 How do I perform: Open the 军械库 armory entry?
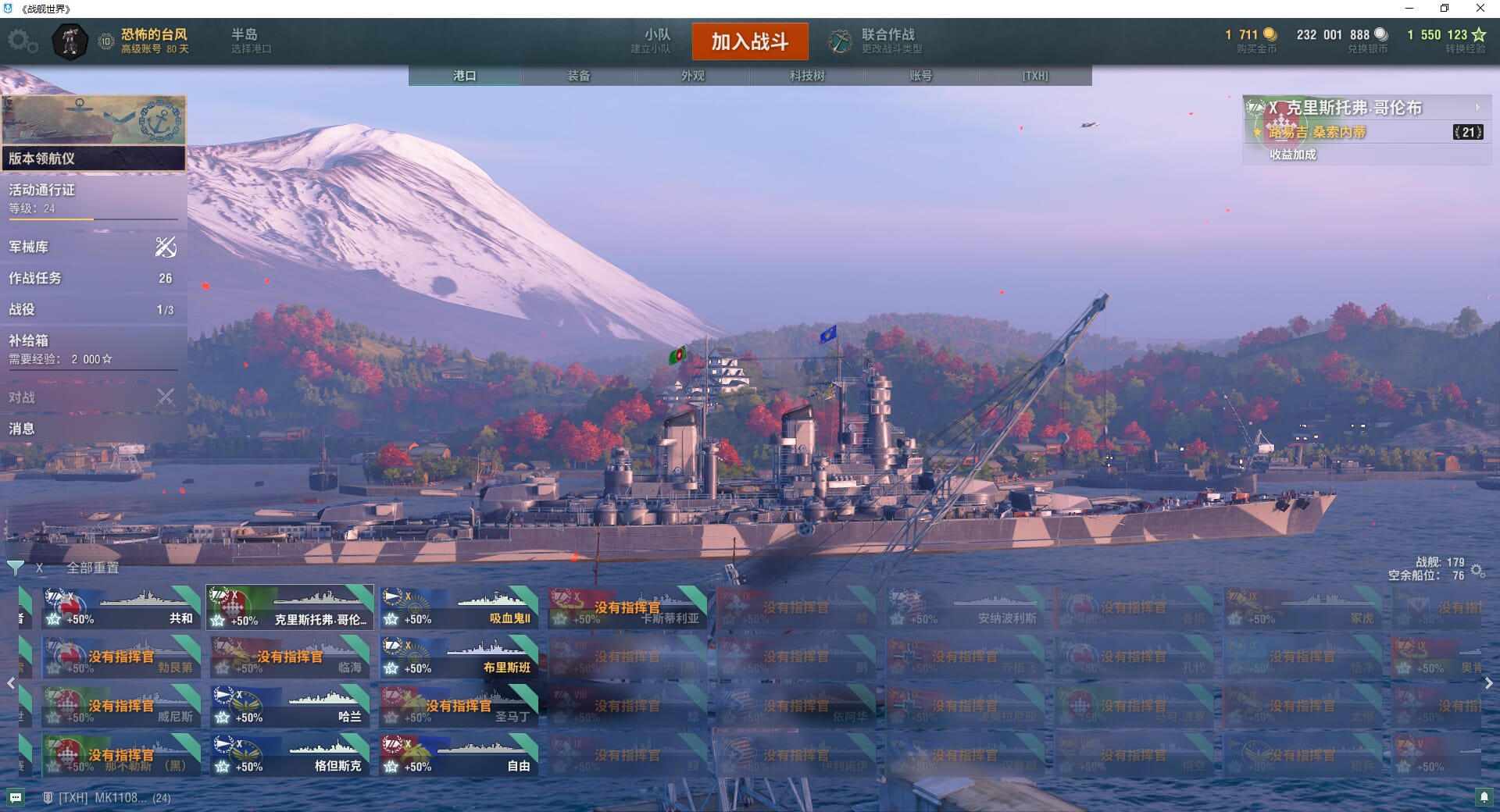[92, 248]
